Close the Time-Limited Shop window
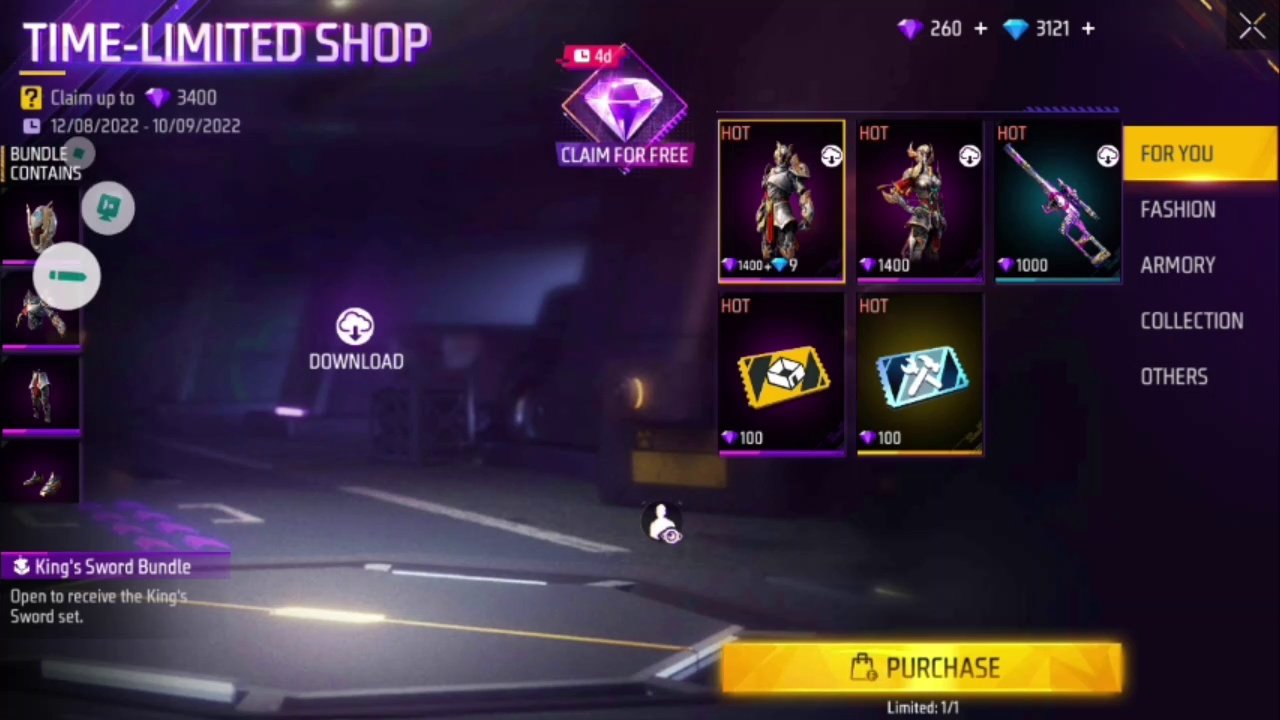Screen dimensions: 1280x720 click(x=1252, y=28)
